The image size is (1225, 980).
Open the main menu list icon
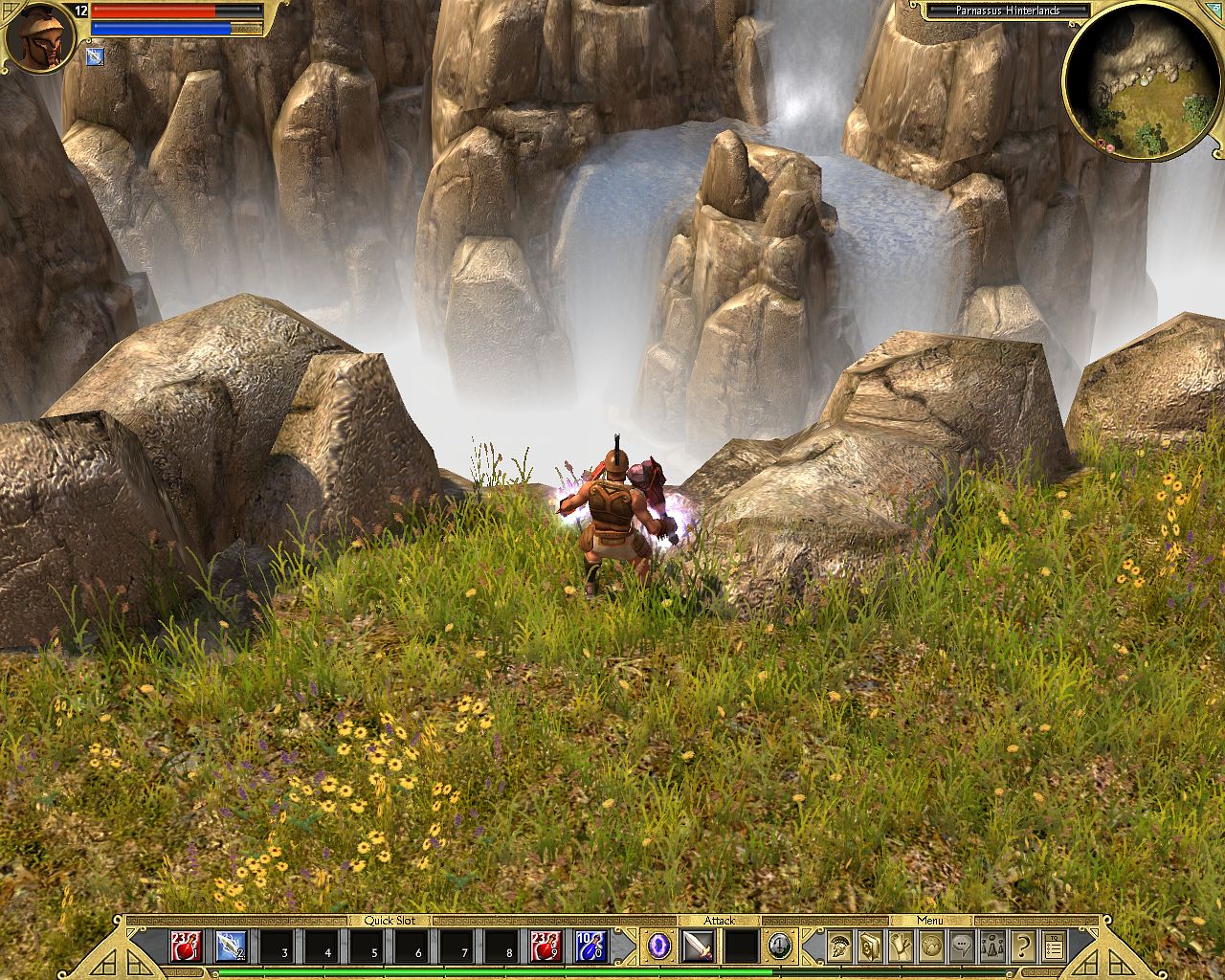(1054, 947)
